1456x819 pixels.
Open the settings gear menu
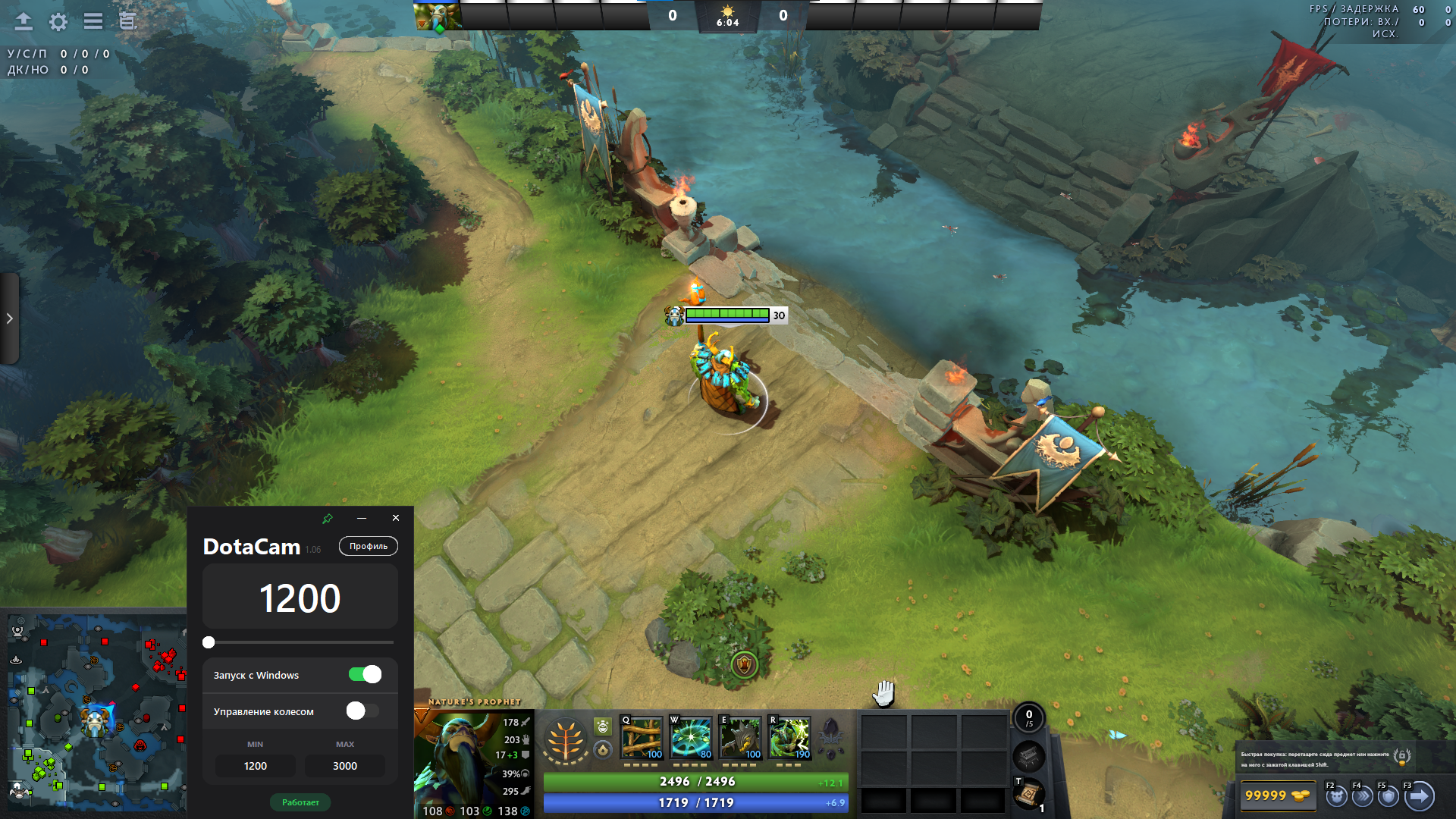click(x=58, y=22)
